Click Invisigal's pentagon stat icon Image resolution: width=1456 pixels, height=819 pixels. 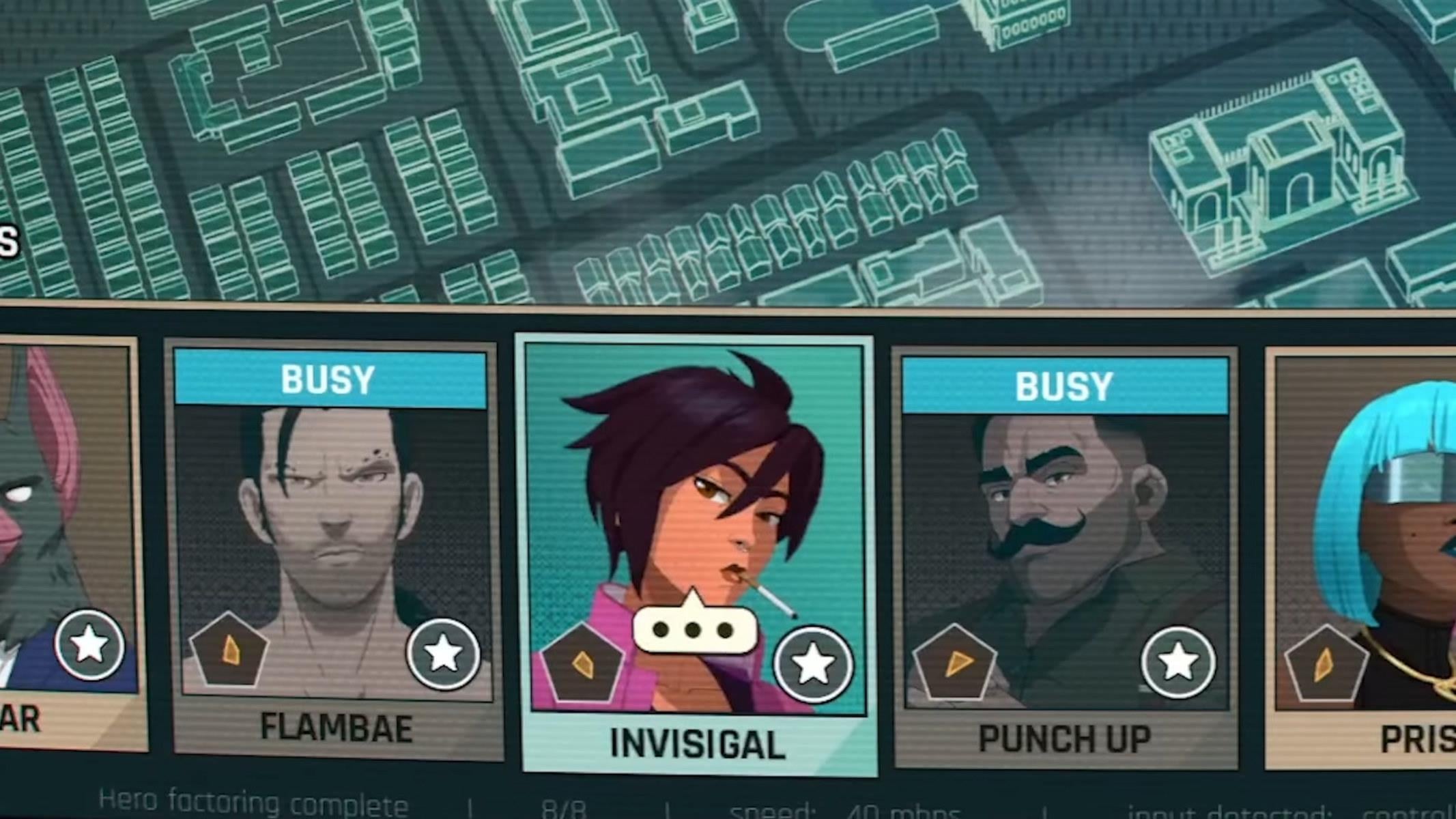[x=582, y=663]
